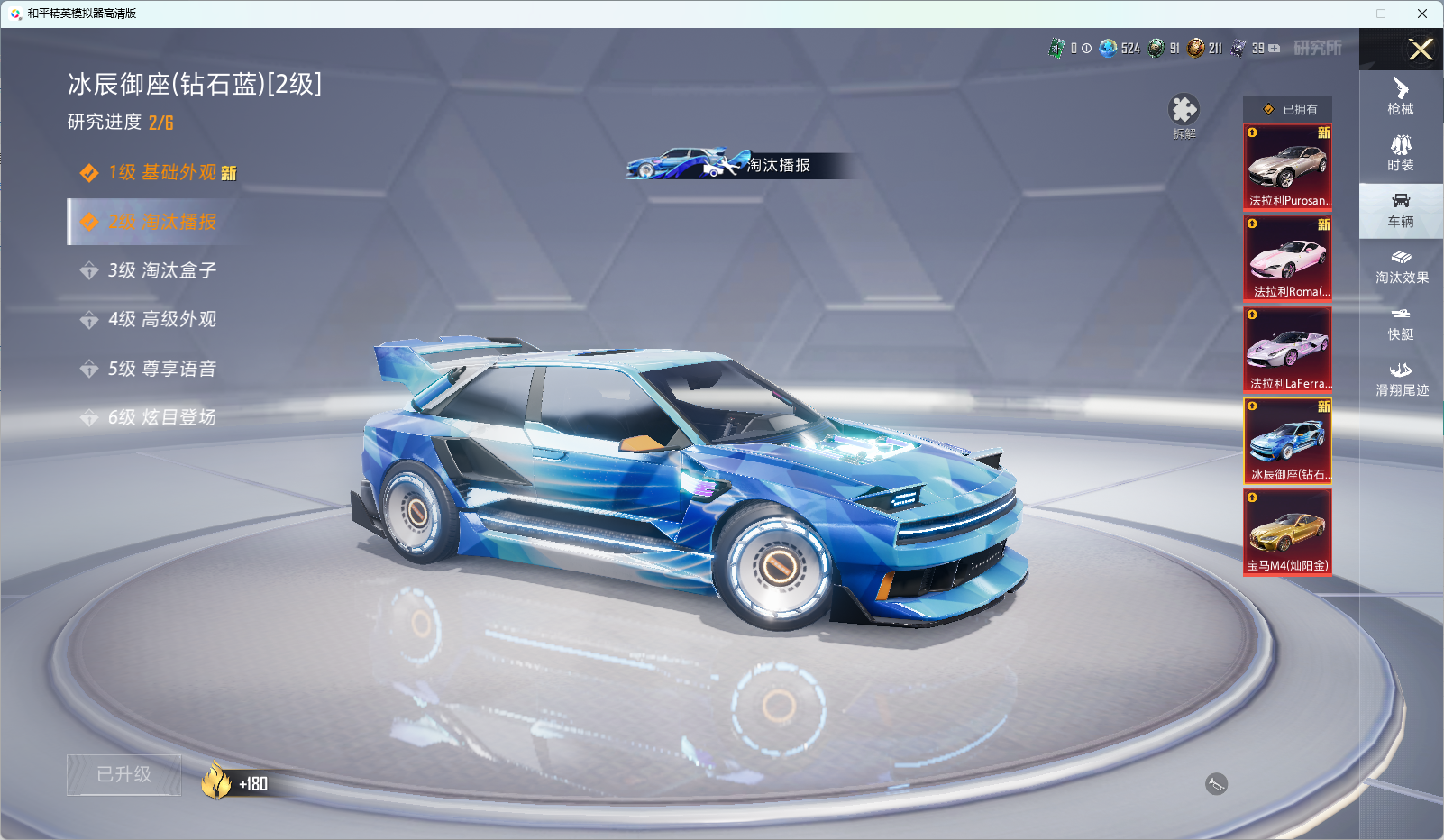Screen dimensions: 1444x840
Task: Switch to the 淘汰效果 tab
Action: coord(1401,267)
